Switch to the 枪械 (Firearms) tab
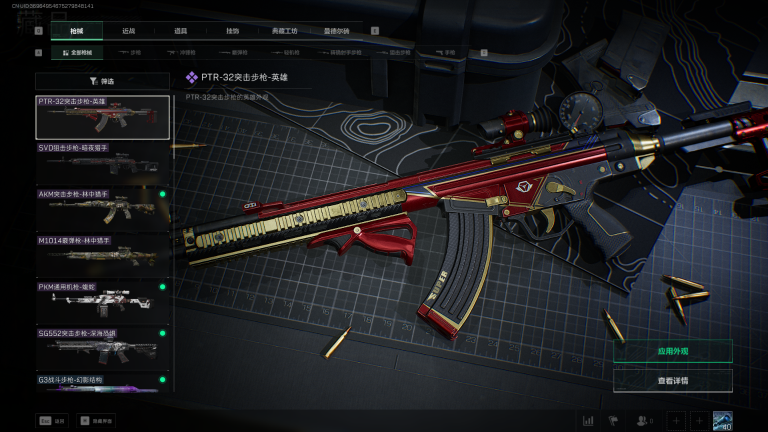The height and width of the screenshot is (432, 768). coord(76,31)
